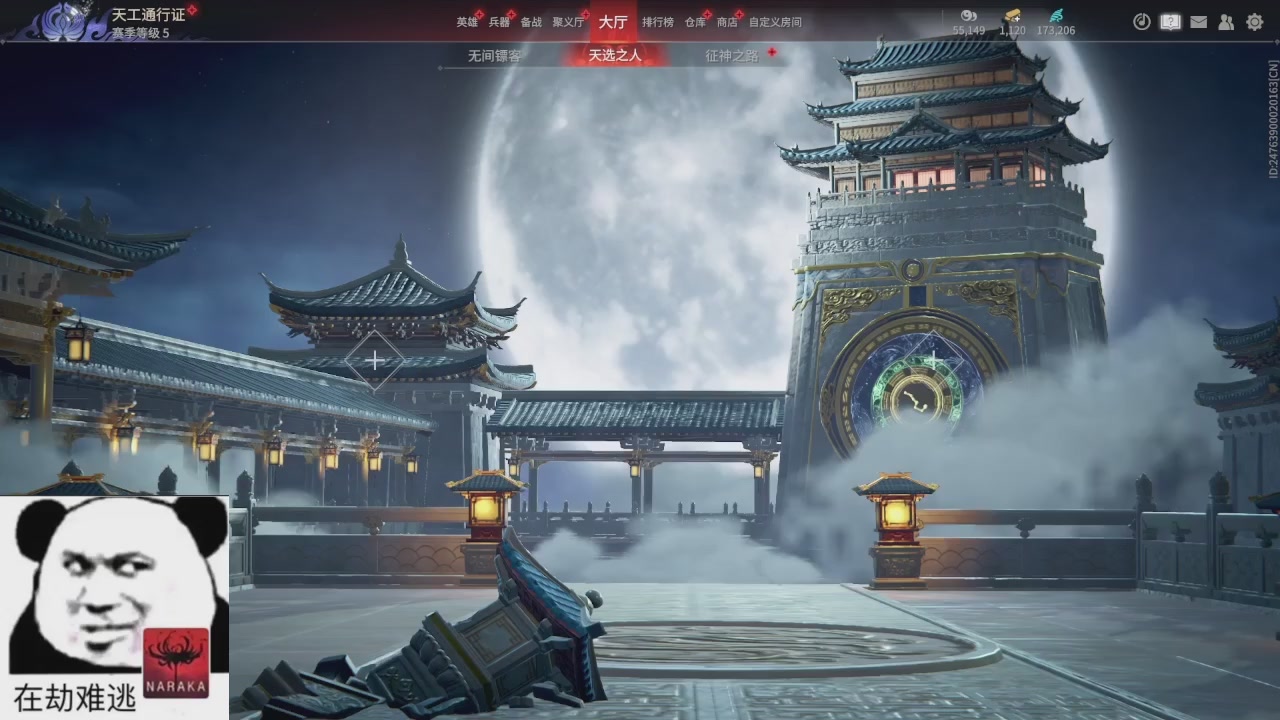This screenshot has height=720, width=1280.
Task: Open the mail envelope icon
Action: pos(1199,20)
